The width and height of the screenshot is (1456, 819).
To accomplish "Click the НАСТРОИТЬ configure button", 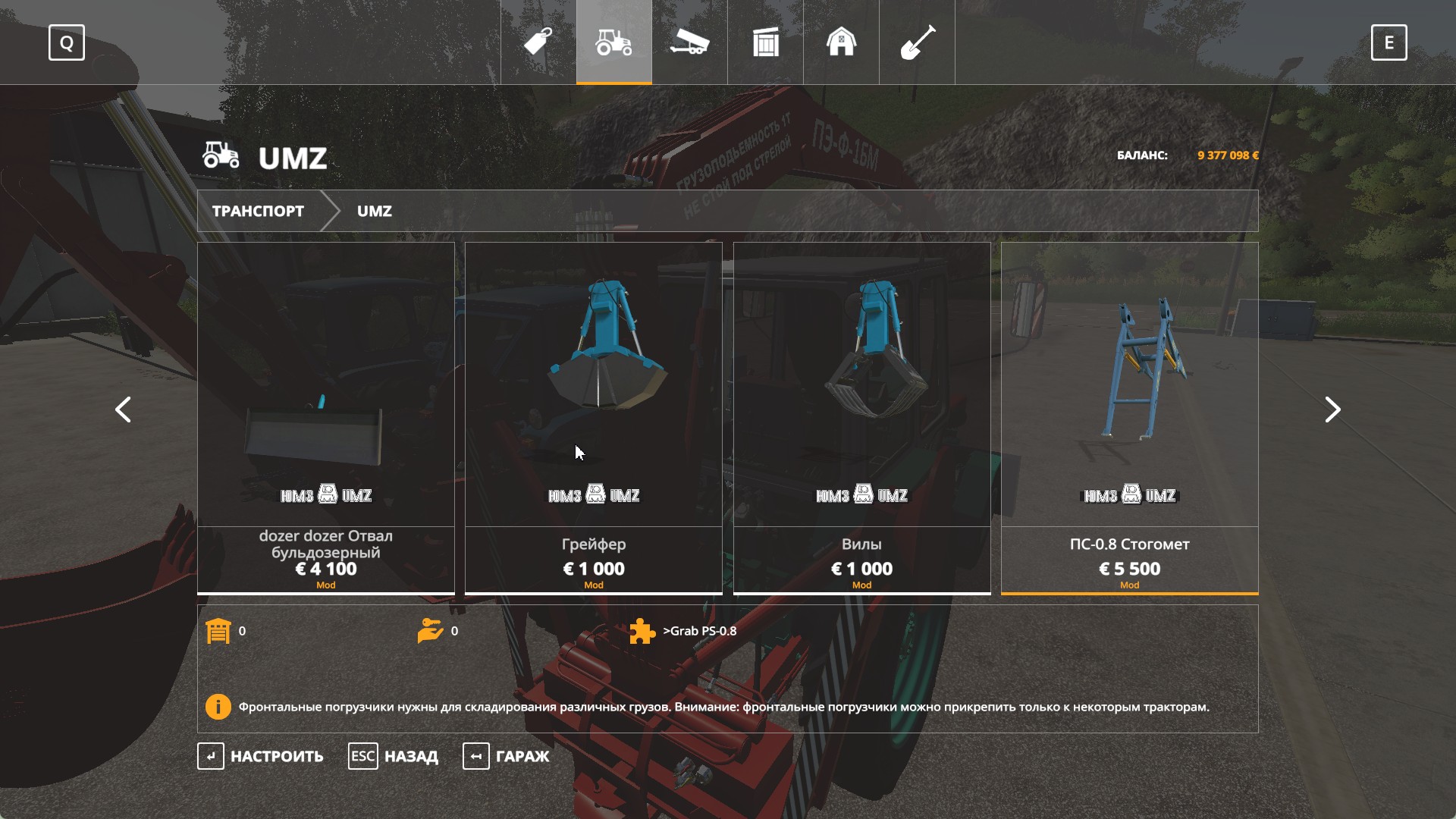I will tap(261, 756).
